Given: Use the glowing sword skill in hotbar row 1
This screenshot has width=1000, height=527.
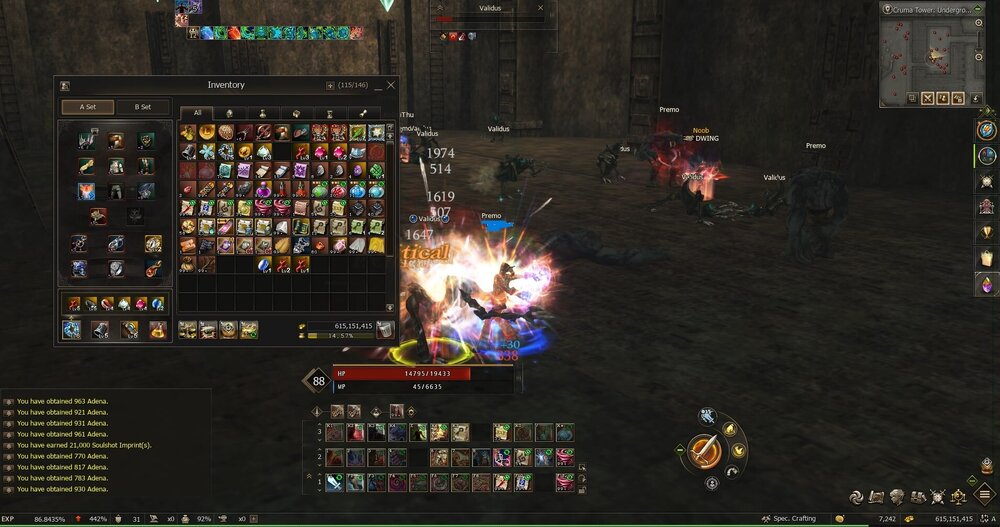Looking at the screenshot, I should [334, 482].
